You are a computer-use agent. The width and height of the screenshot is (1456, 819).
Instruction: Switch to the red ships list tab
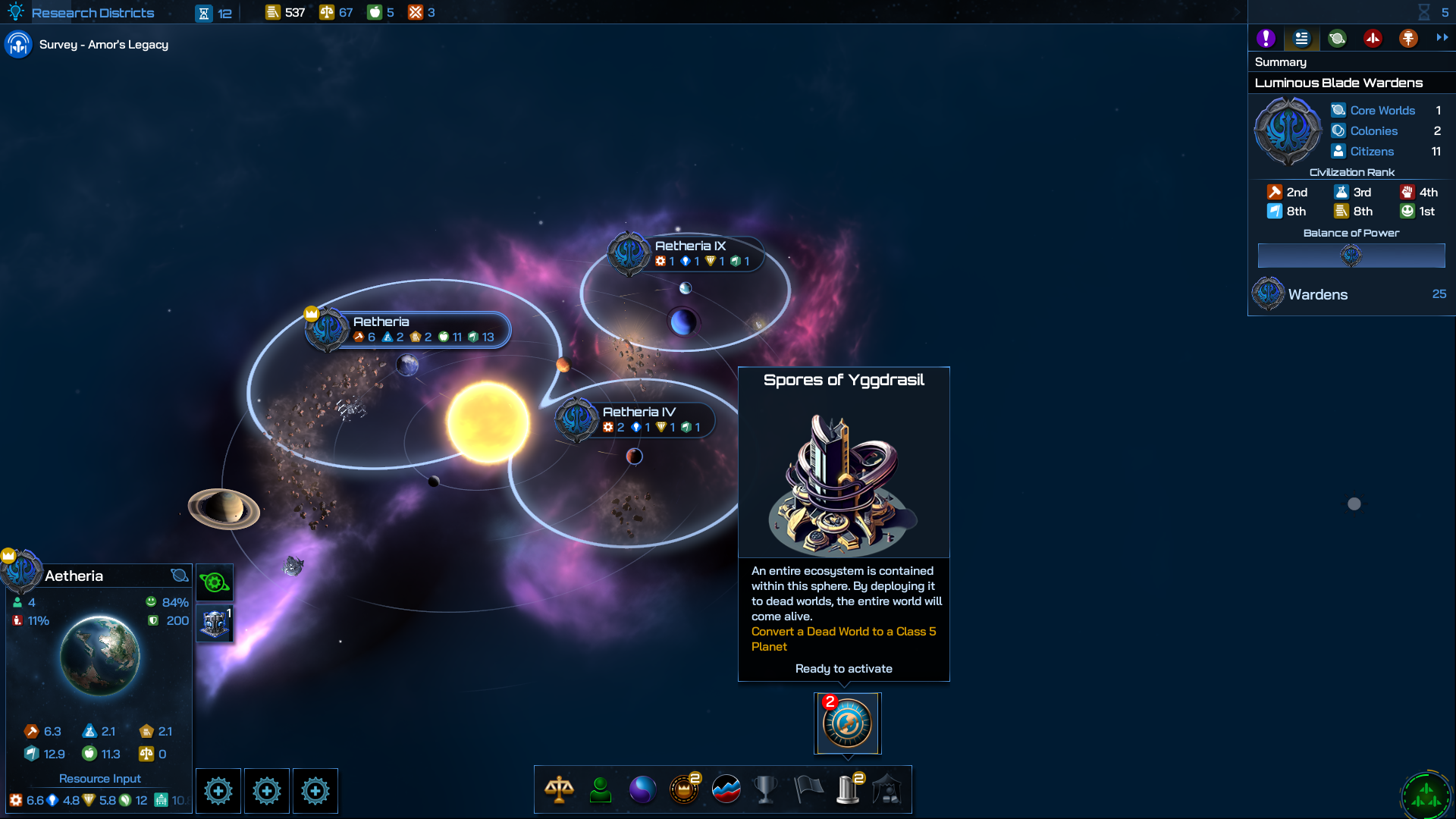[1373, 38]
